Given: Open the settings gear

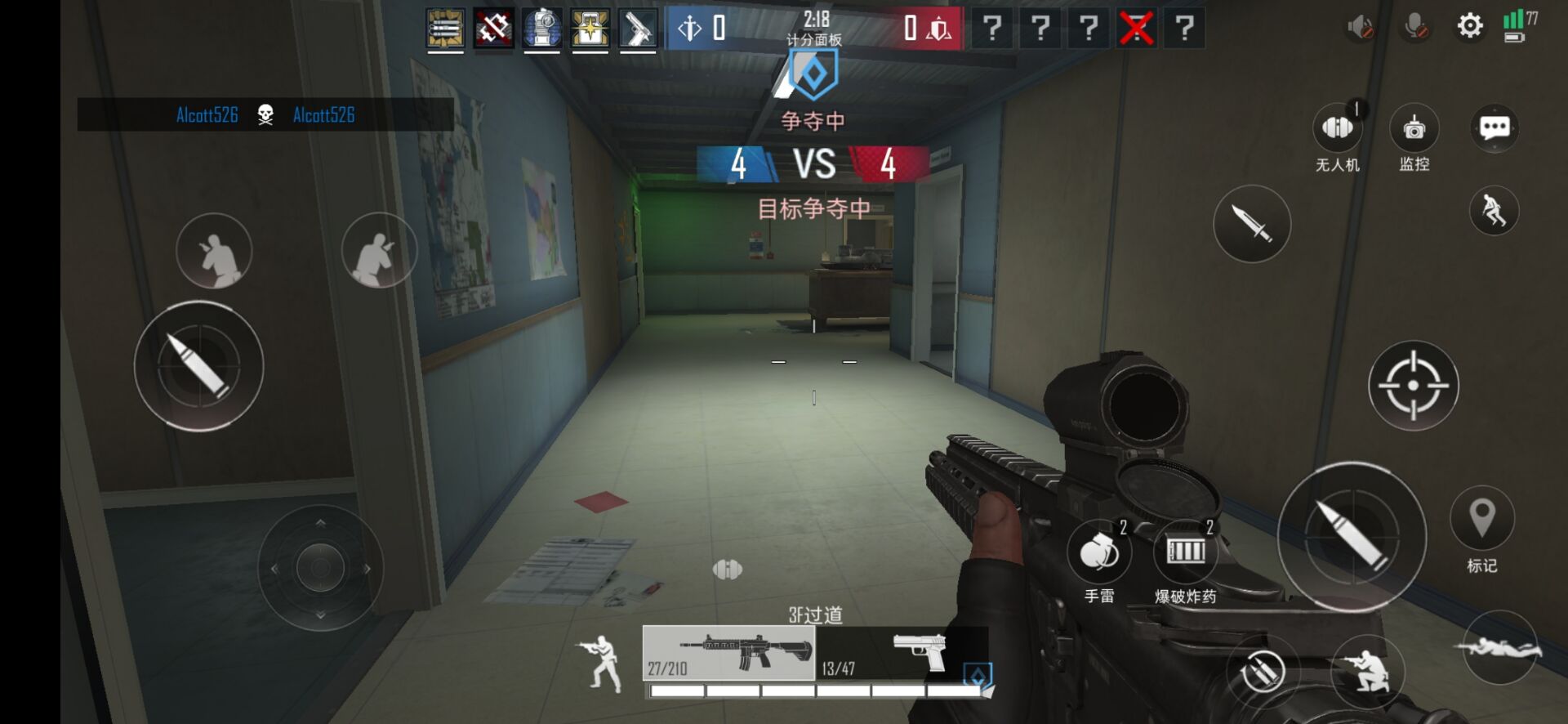Looking at the screenshot, I should [1469, 26].
